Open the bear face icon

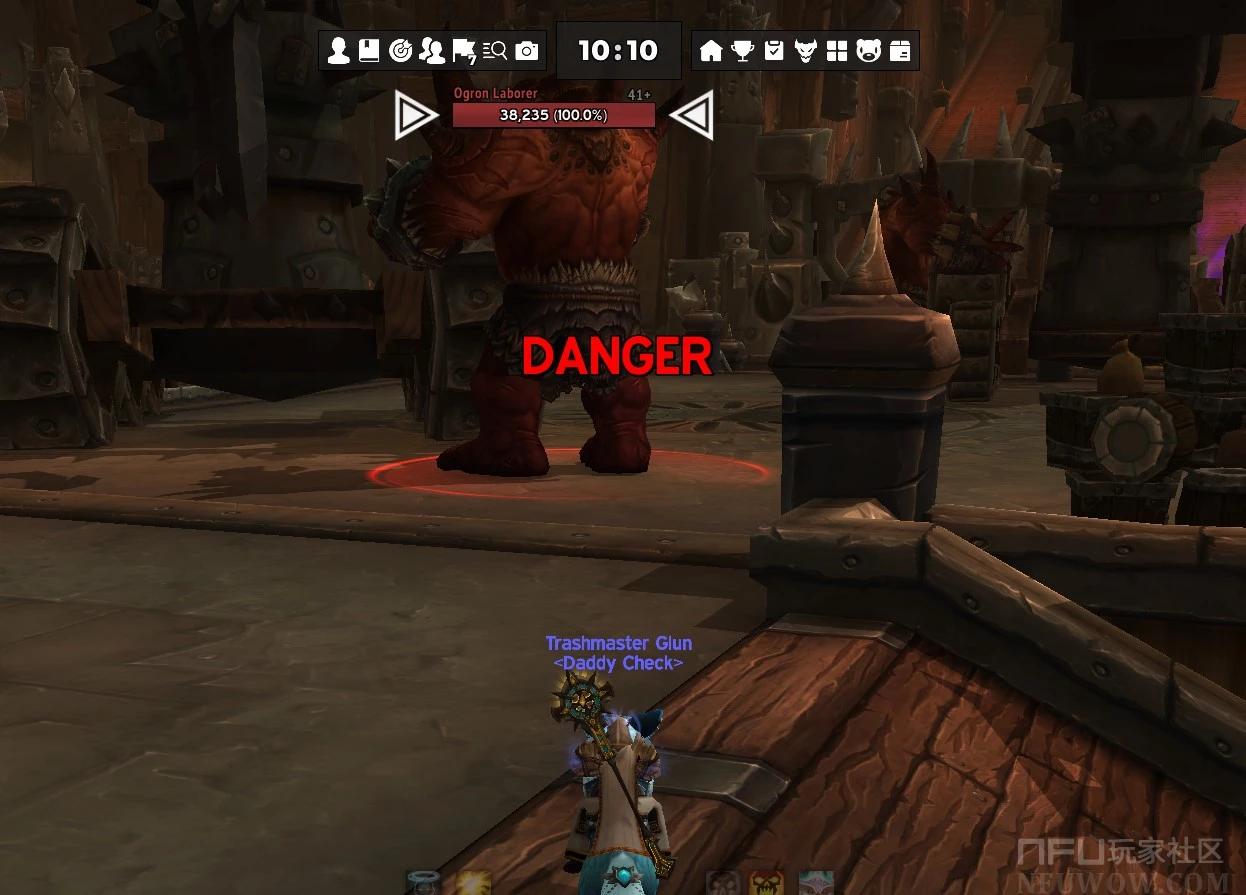[x=868, y=51]
